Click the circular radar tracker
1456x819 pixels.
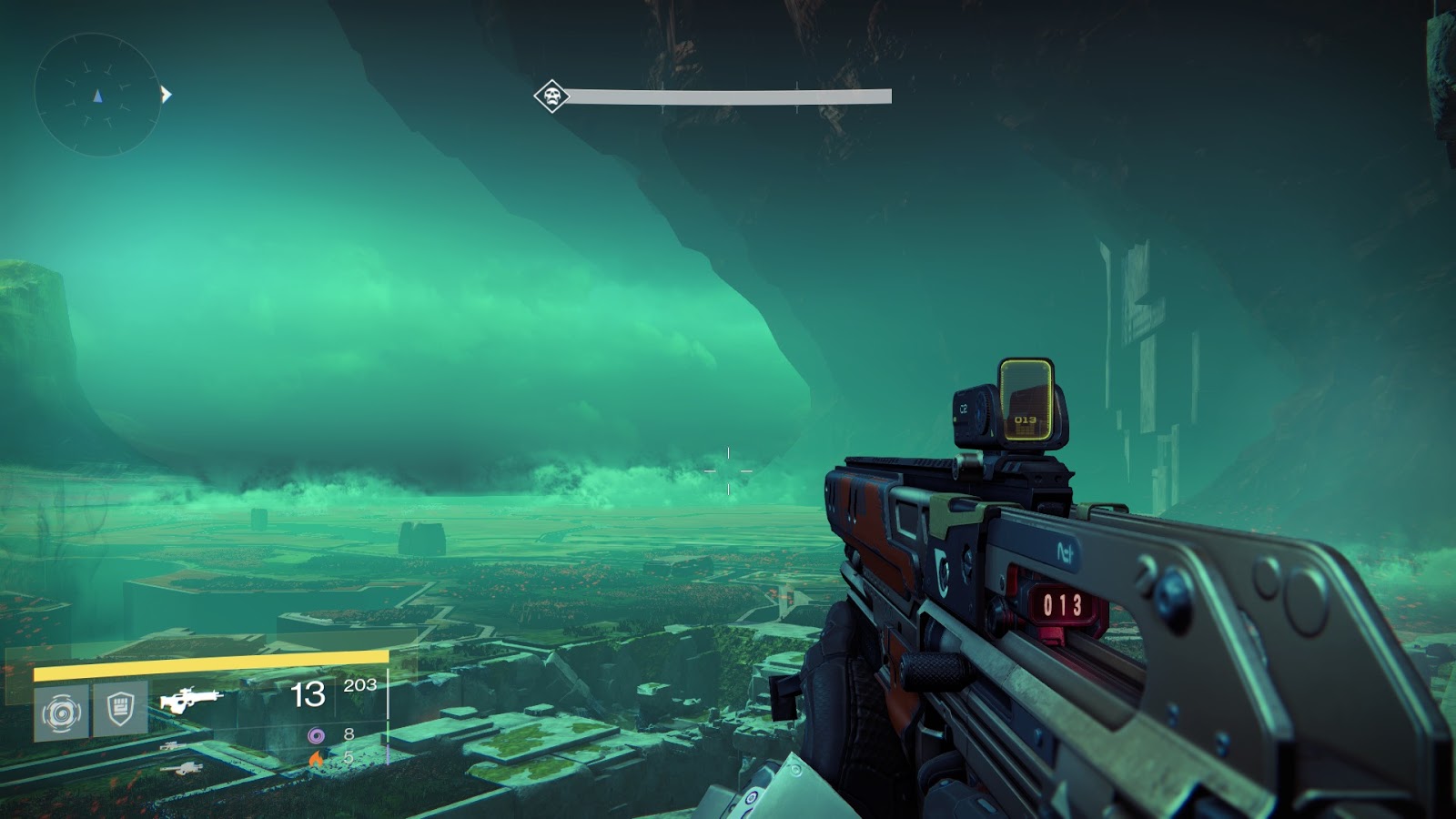click(97, 95)
